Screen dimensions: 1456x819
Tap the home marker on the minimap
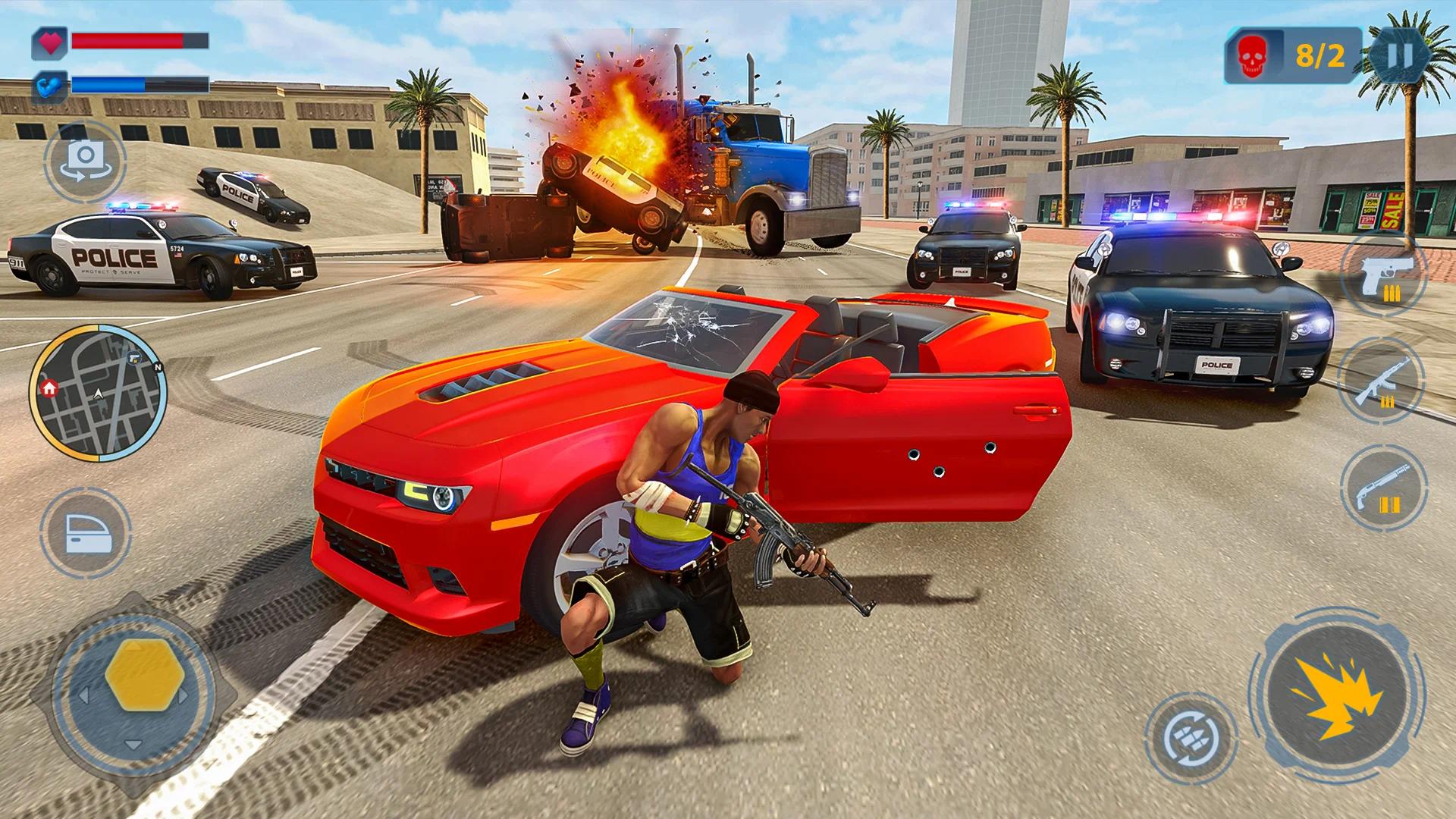coord(49,389)
